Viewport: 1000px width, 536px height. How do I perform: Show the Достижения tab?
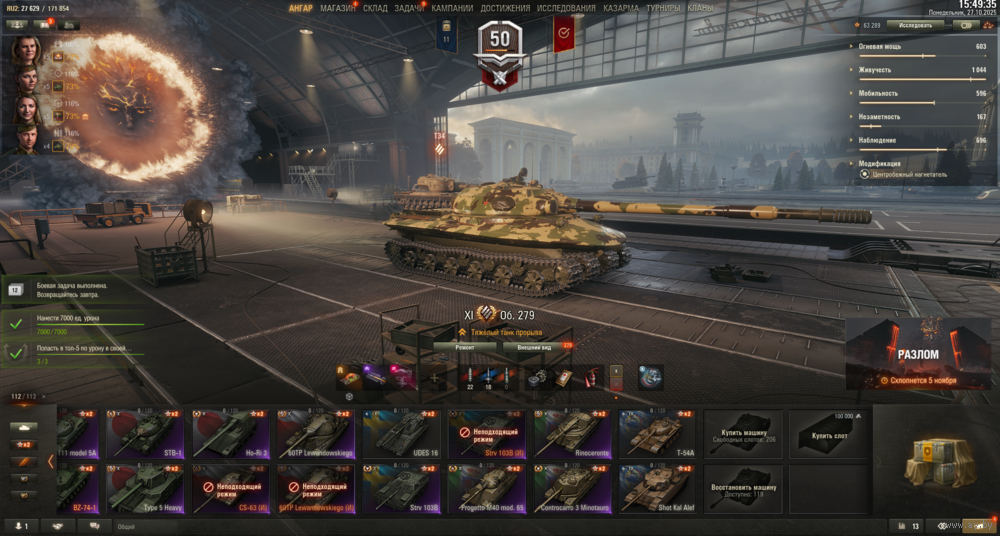coord(505,8)
